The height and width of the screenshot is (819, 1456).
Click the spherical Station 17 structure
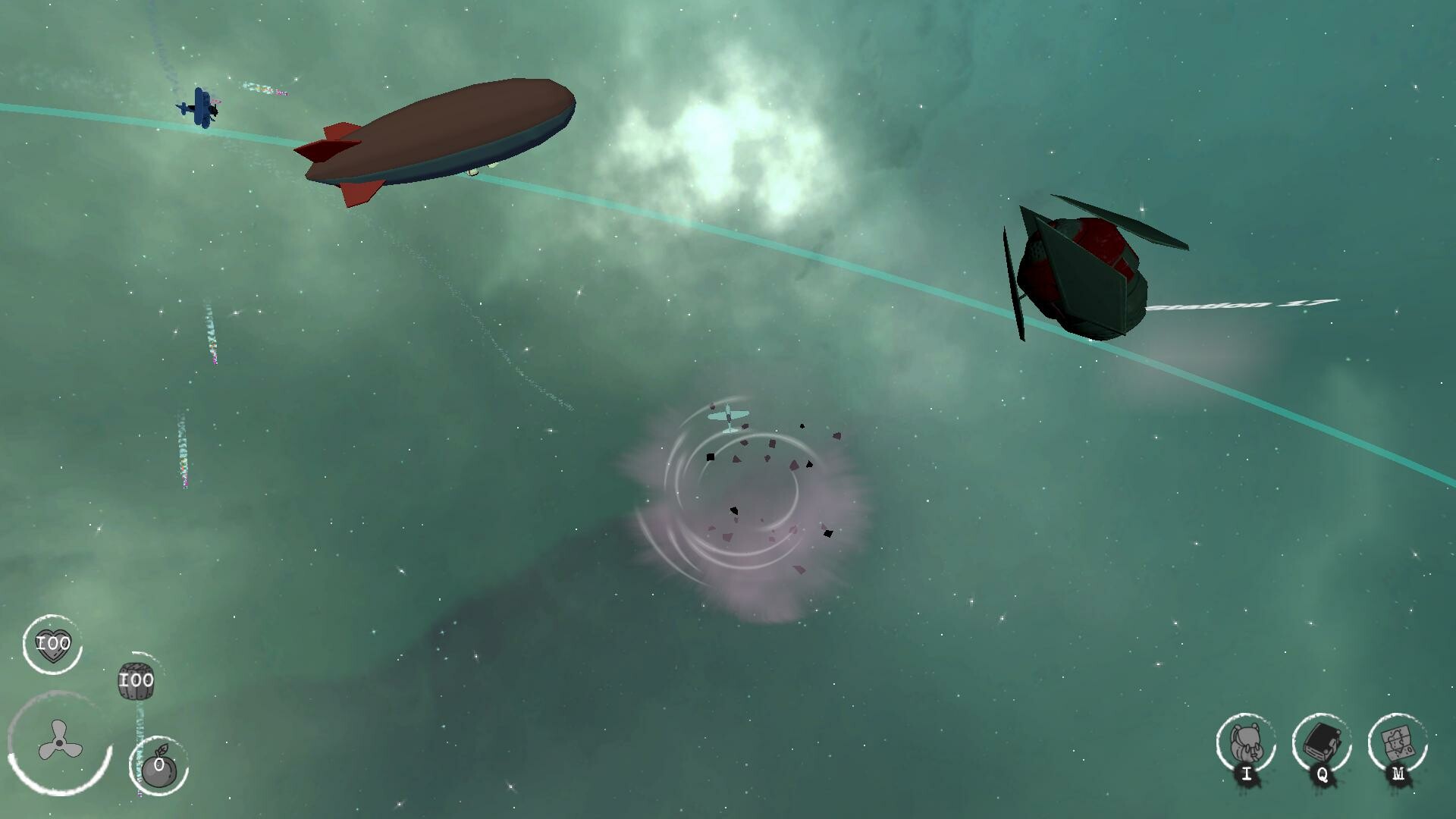pos(1084,273)
